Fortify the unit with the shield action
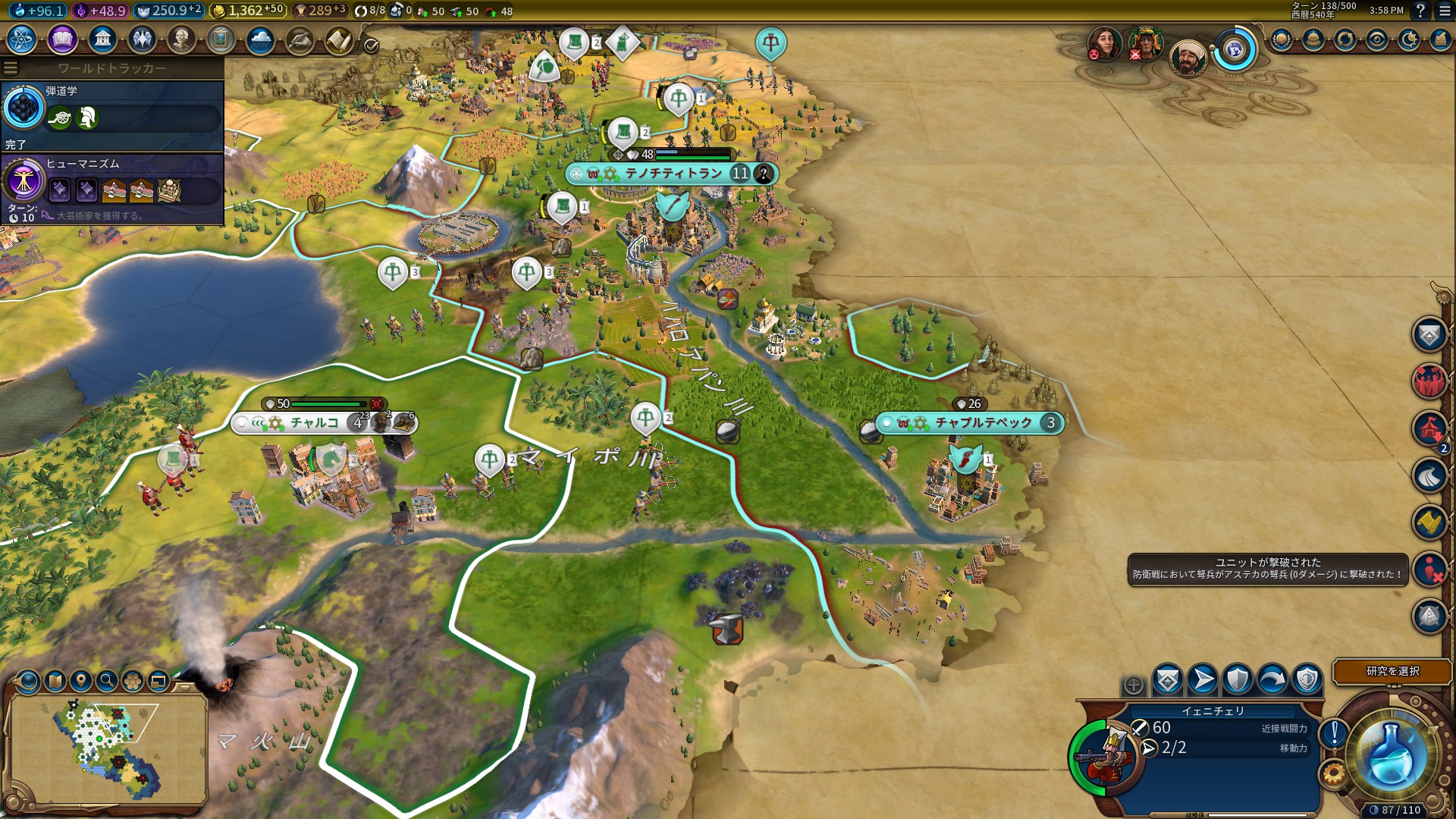This screenshot has height=819, width=1456. click(1238, 679)
